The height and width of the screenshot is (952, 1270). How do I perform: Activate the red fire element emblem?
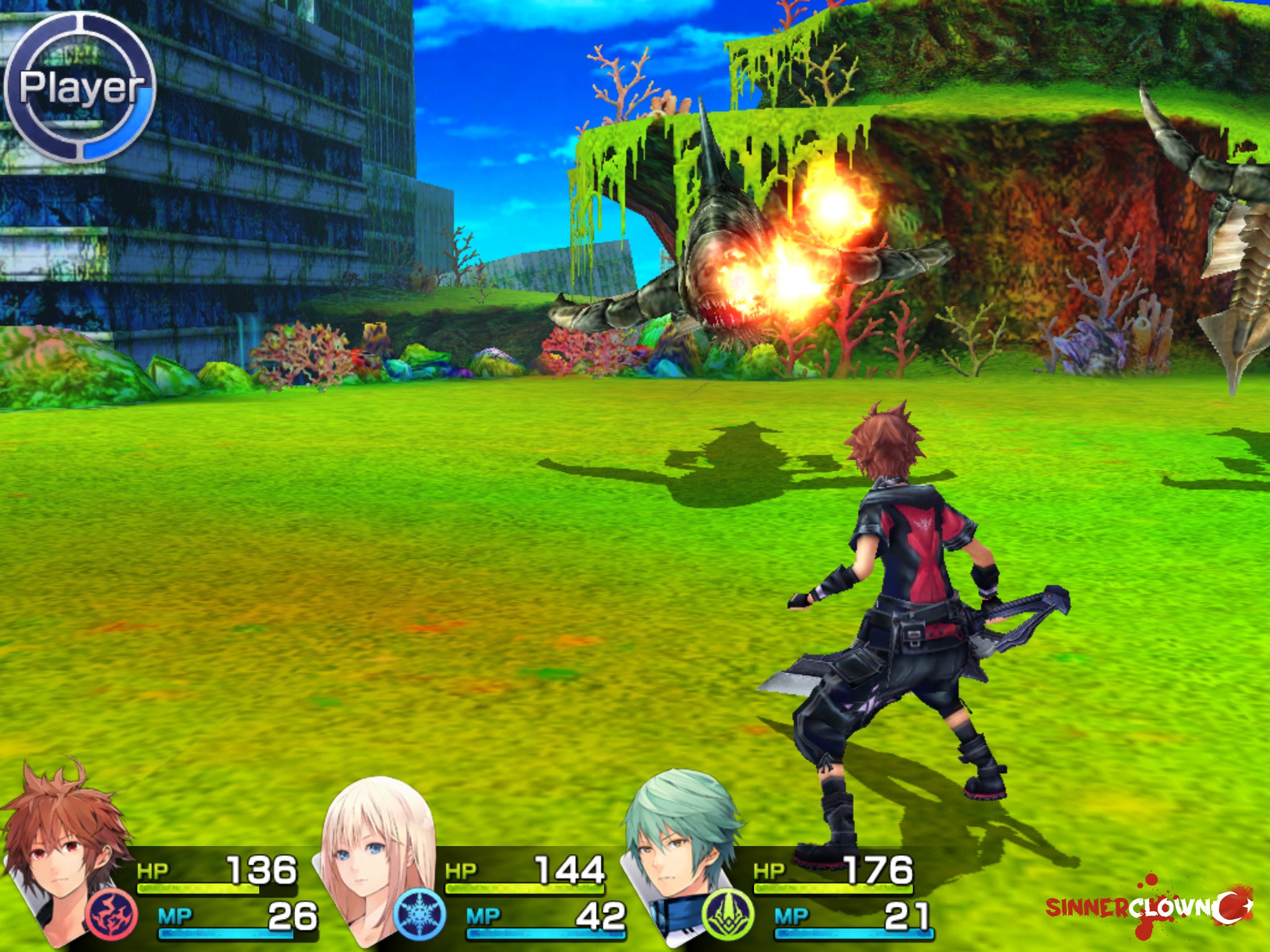pos(112,914)
